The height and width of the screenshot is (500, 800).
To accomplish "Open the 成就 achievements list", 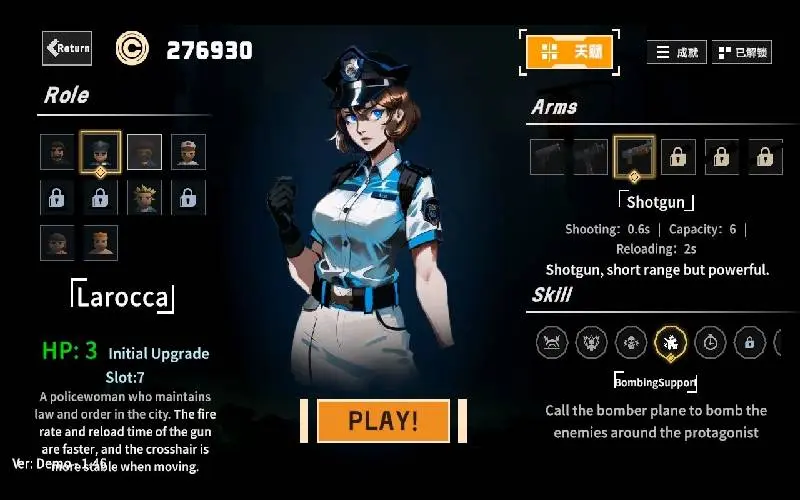I will coord(677,52).
